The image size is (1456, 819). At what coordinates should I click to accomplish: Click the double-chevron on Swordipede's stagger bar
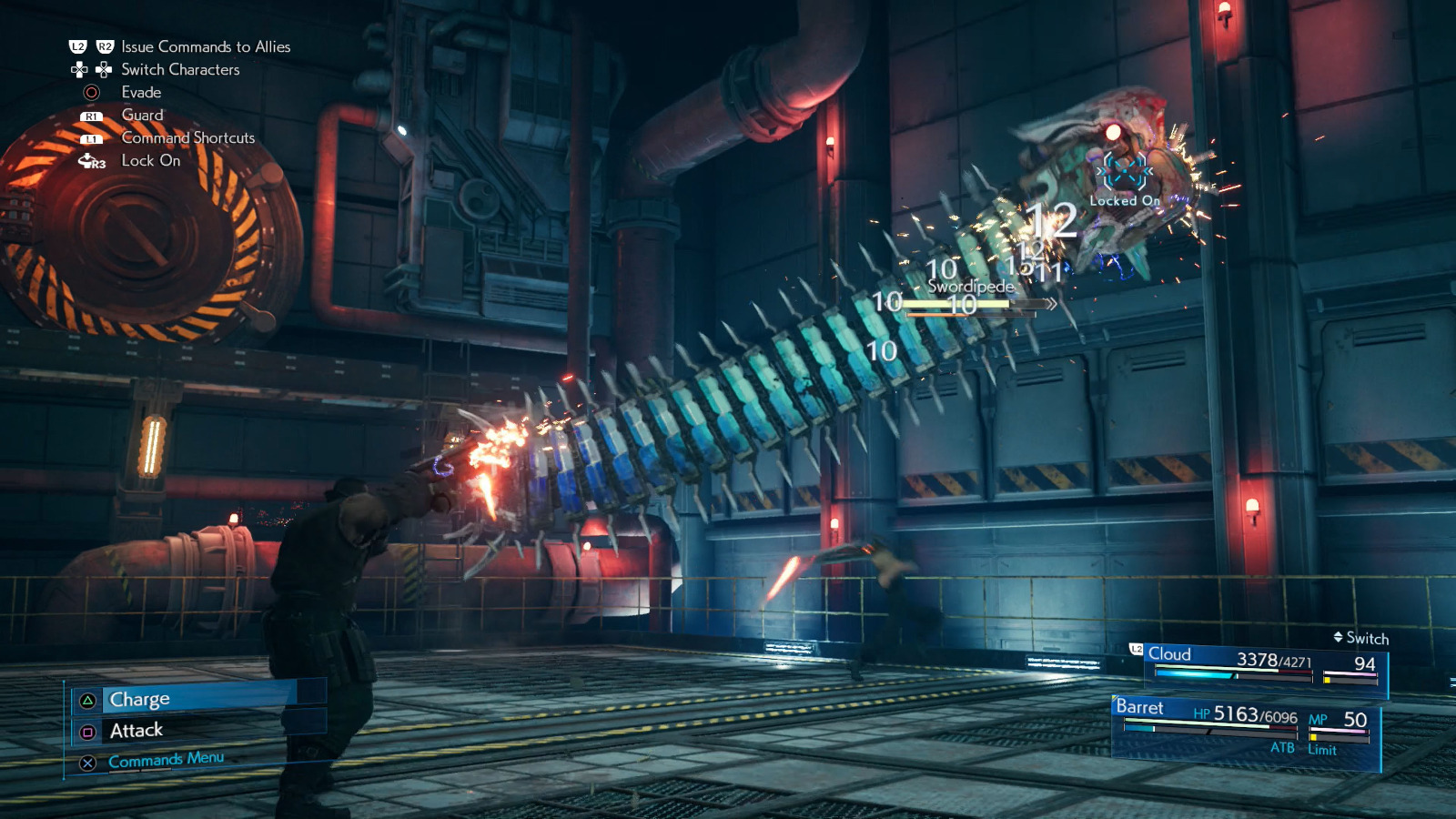(1054, 305)
